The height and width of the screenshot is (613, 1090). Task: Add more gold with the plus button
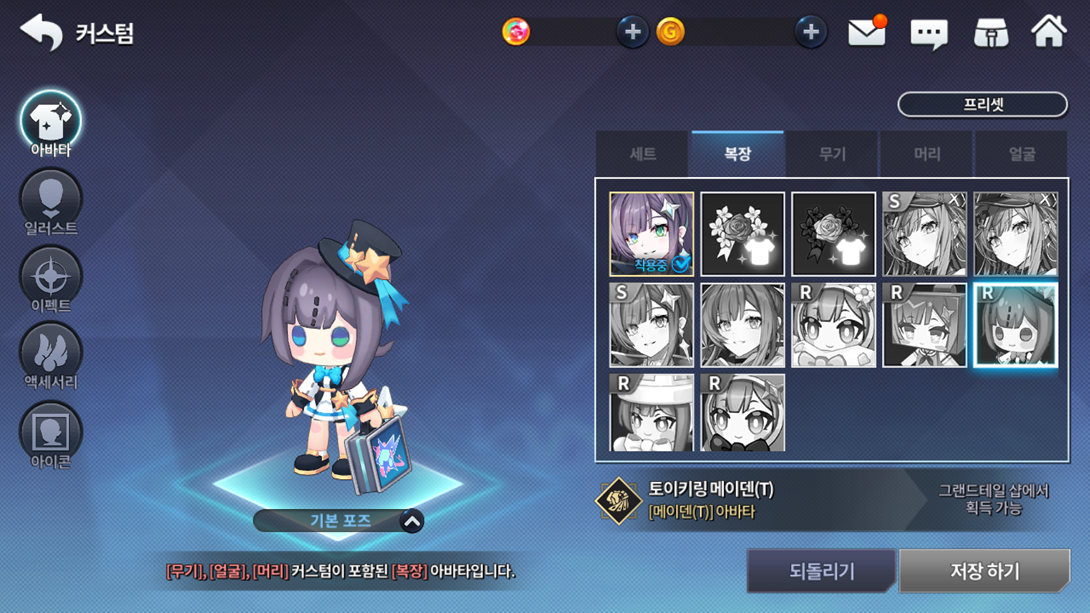coord(810,32)
